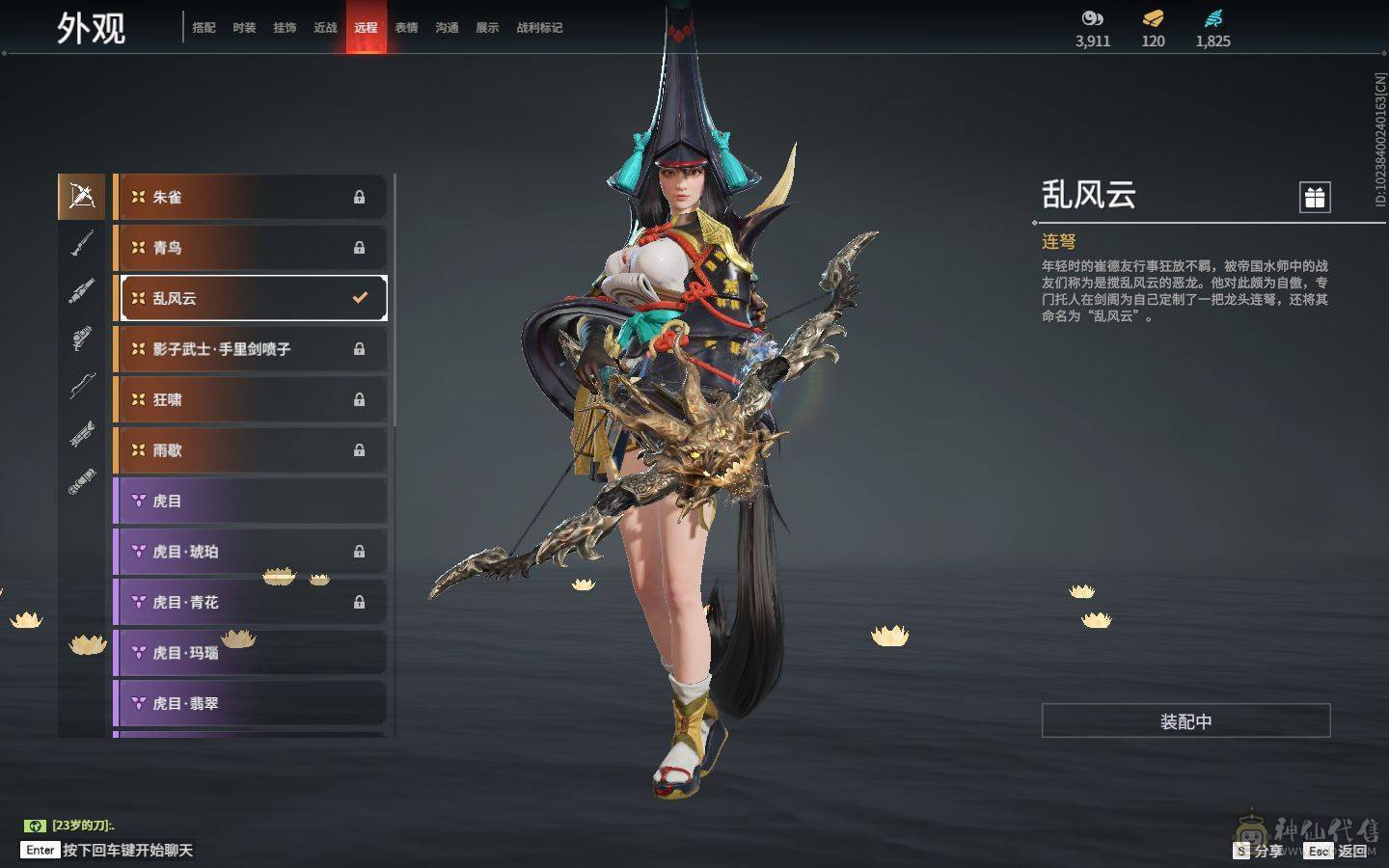Click the gift box icon beside 乱风云

(1315, 198)
